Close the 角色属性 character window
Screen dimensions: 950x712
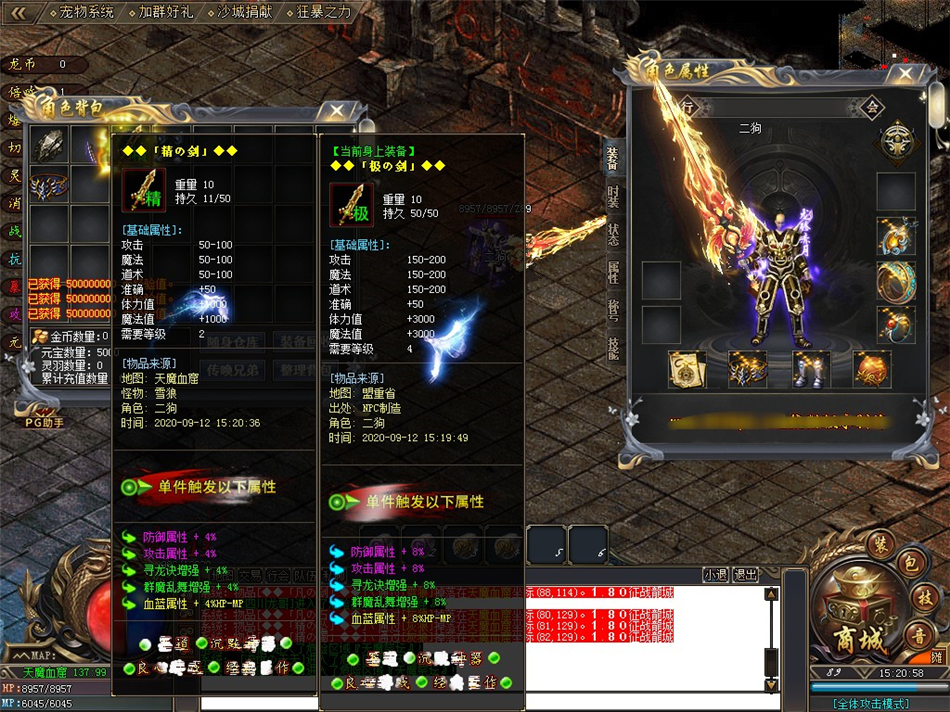coord(905,73)
